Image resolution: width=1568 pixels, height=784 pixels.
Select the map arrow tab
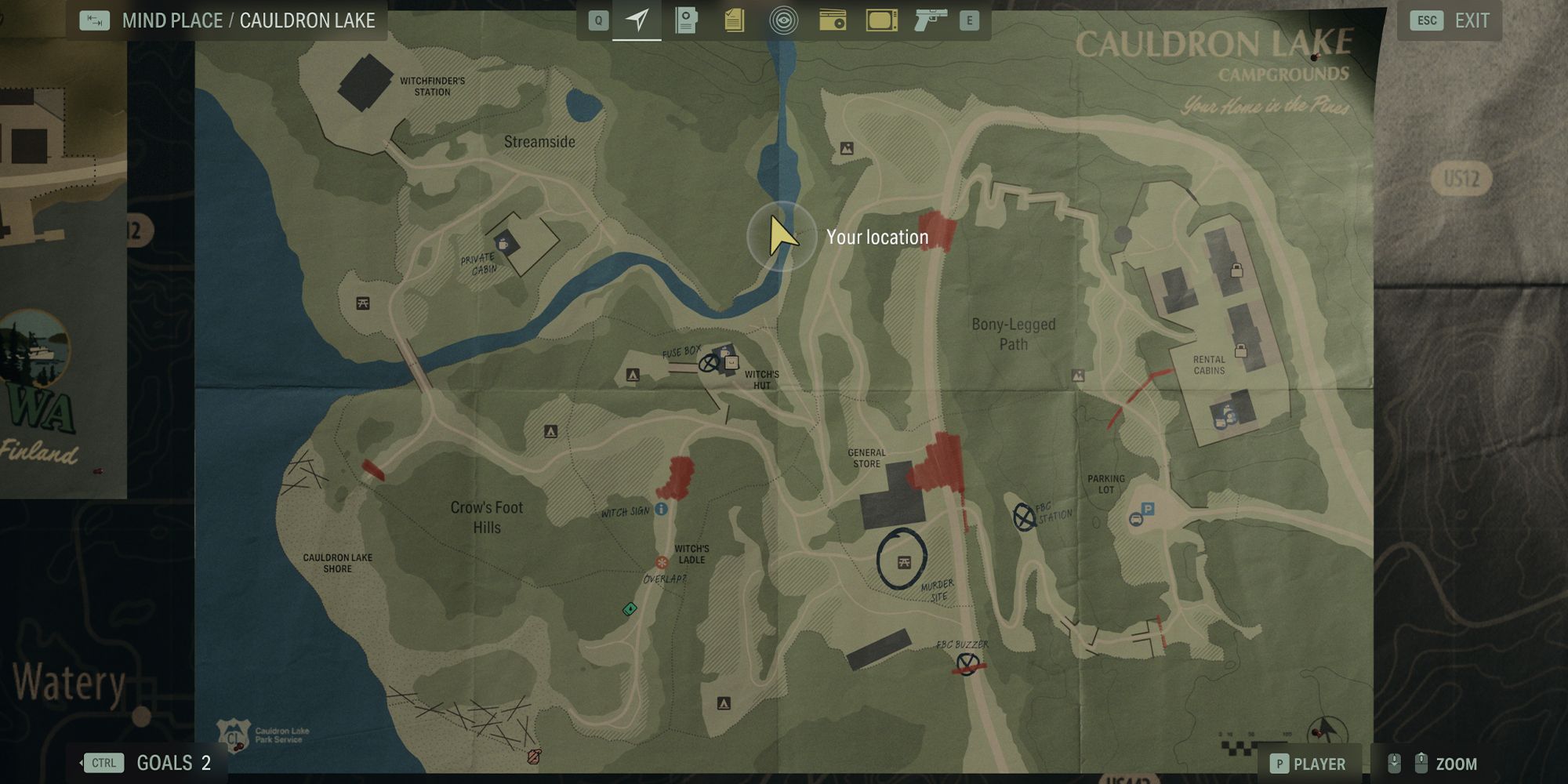[637, 20]
